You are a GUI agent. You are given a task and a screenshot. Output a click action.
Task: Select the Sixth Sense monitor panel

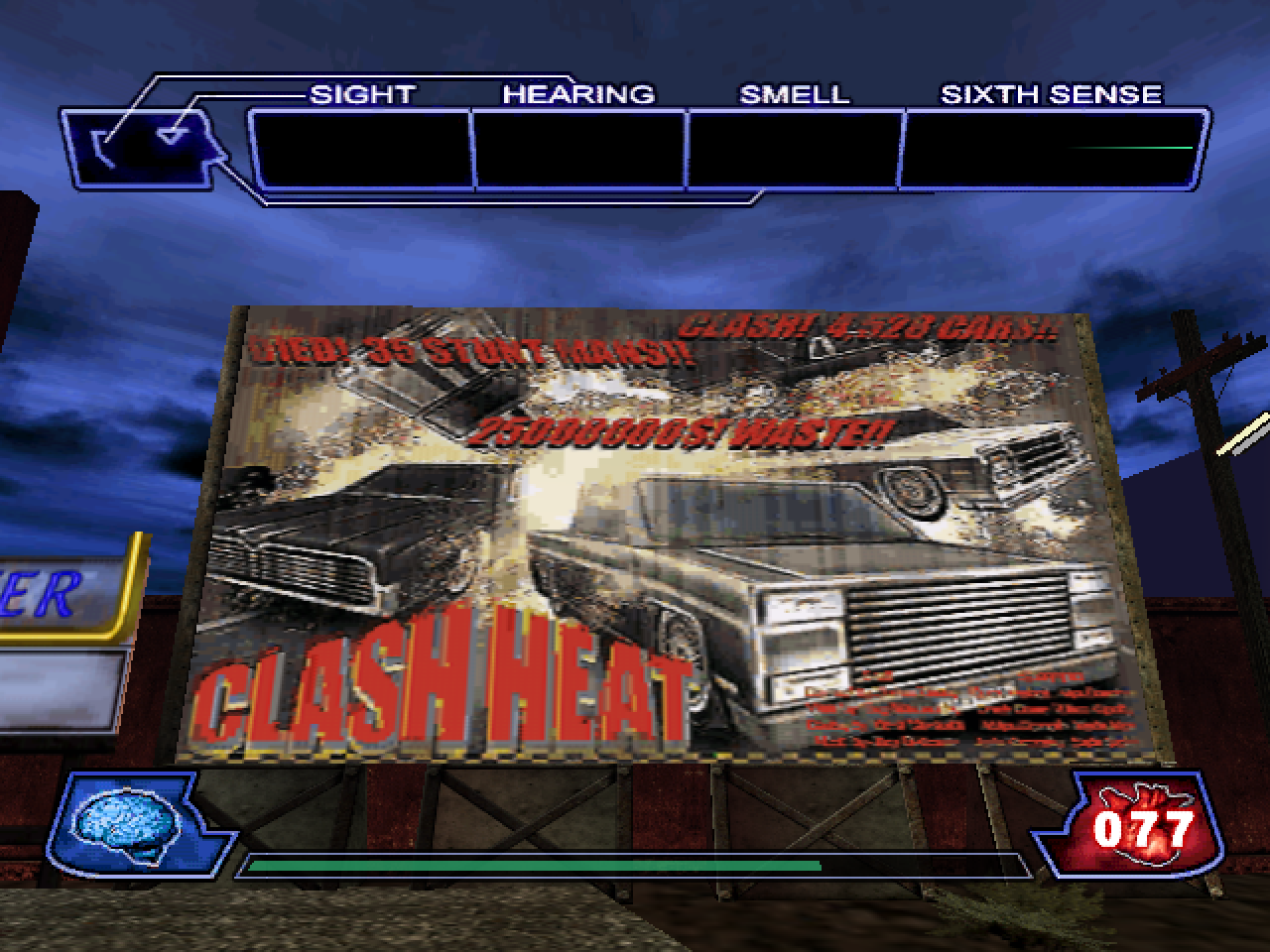(x=1050, y=150)
